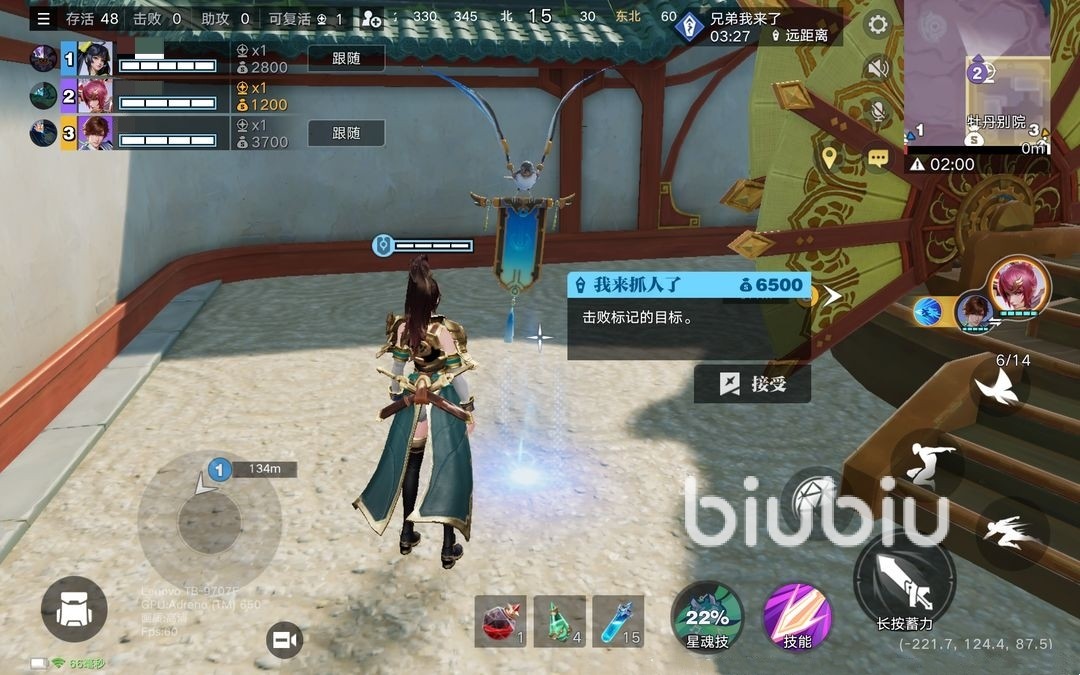The image size is (1080, 675).
Task: Open the gear settings icon
Action: [878, 25]
